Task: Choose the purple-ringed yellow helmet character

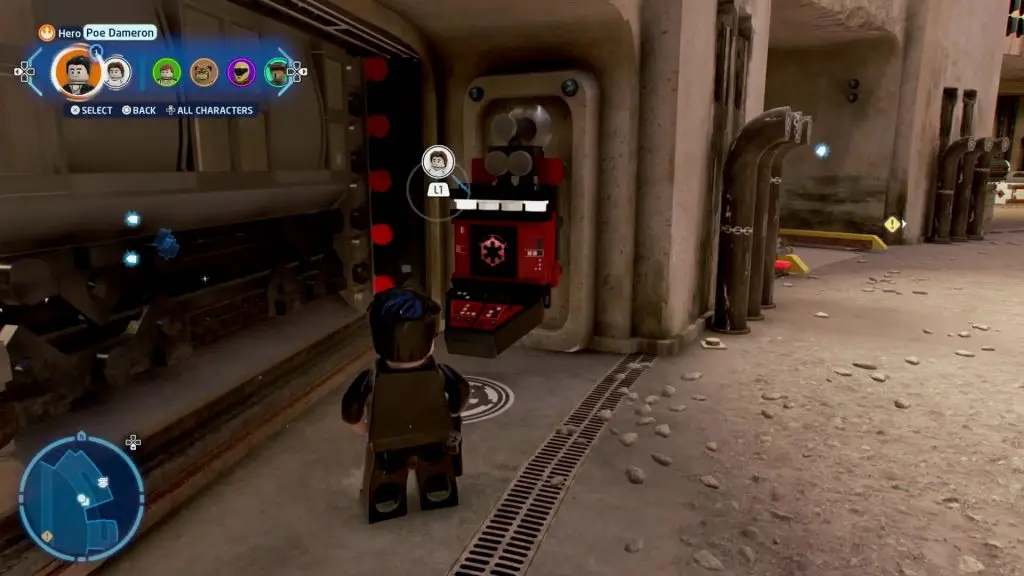Action: click(x=241, y=72)
